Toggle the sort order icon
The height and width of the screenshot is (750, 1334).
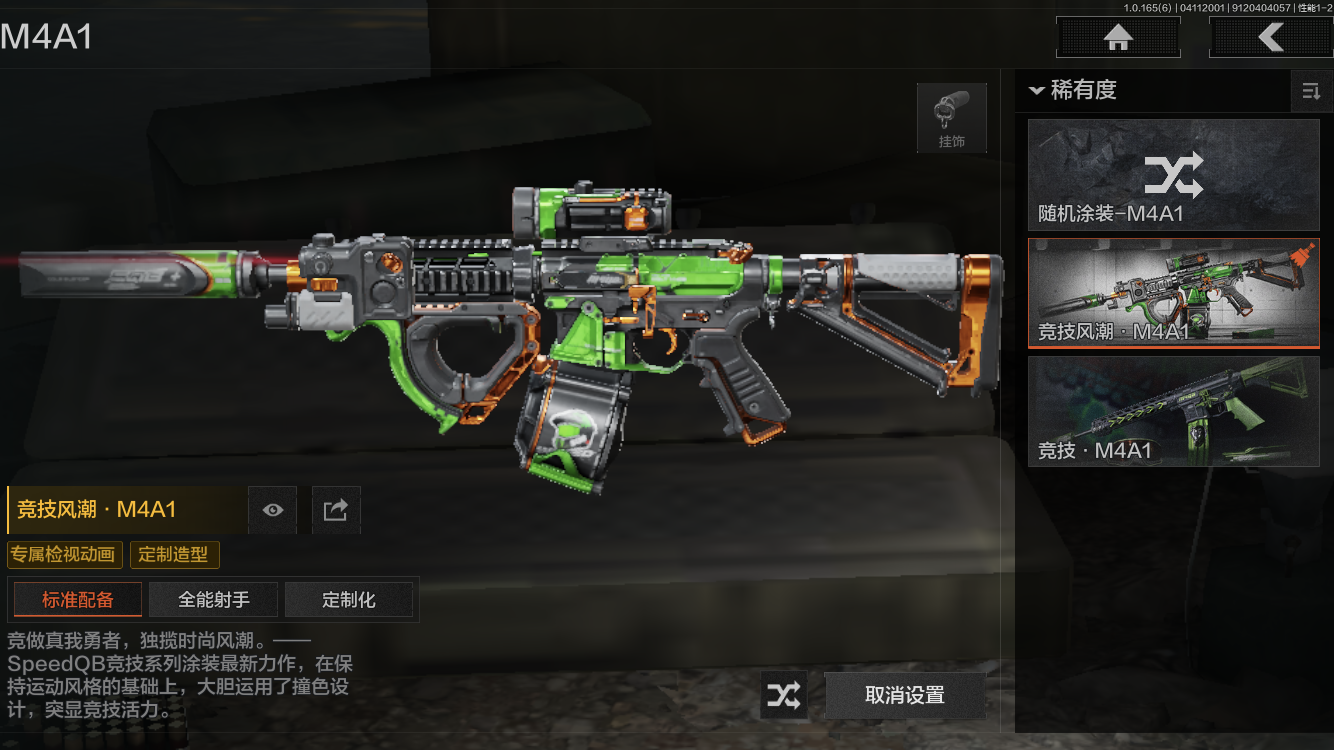(1310, 92)
